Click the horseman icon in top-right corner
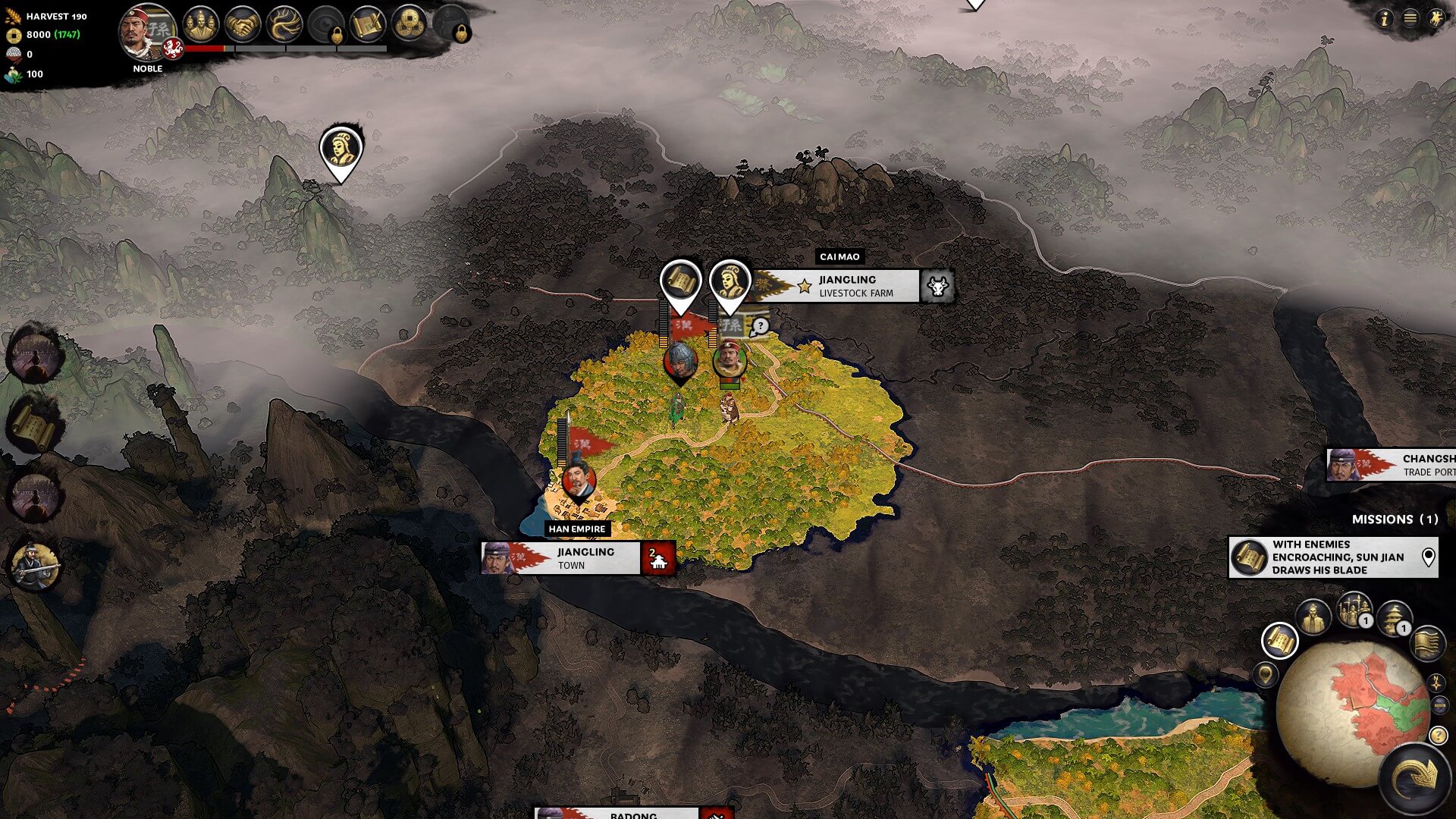The image size is (1456, 819). 1436,19
